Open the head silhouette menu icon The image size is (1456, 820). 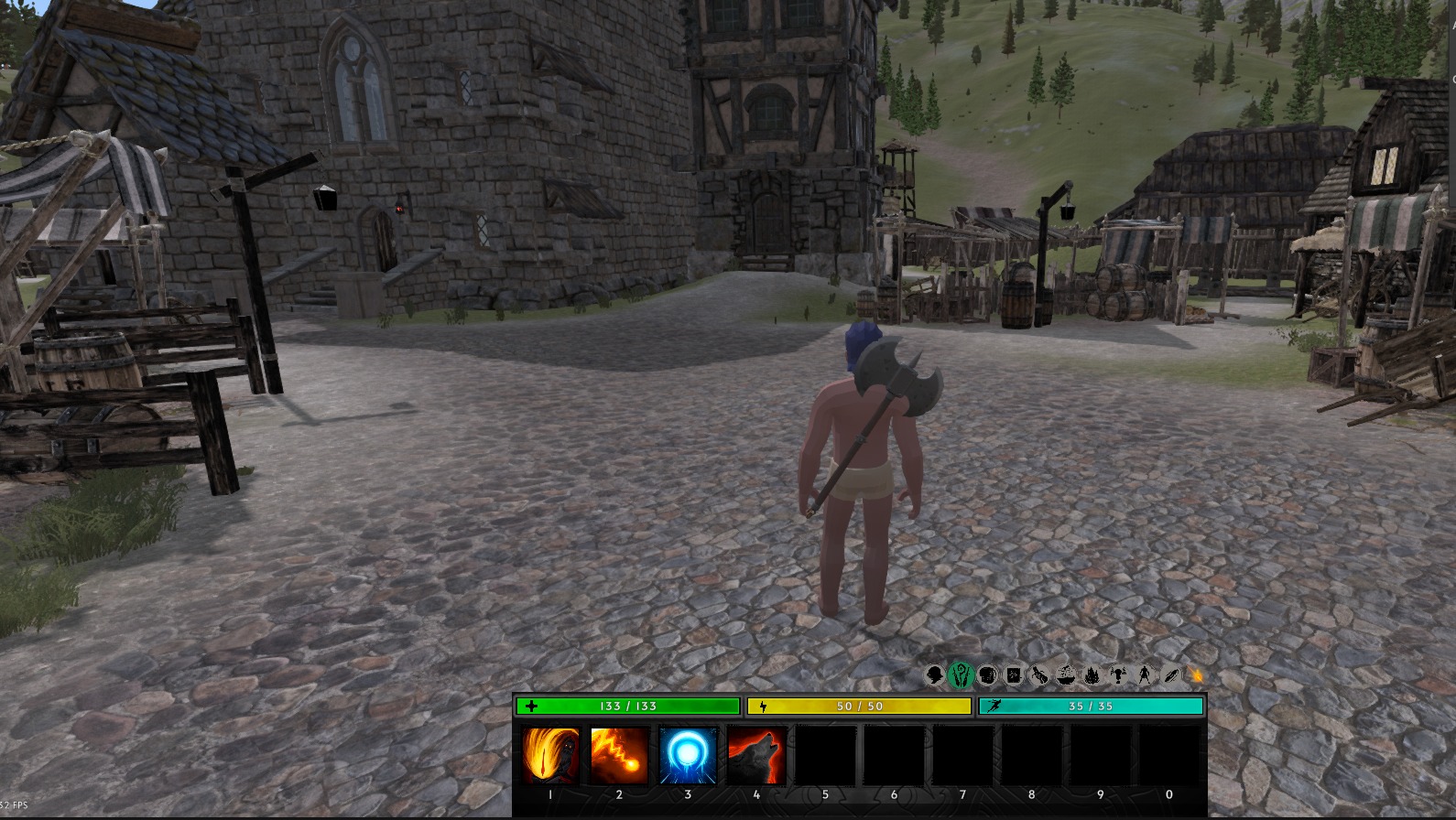coord(934,675)
